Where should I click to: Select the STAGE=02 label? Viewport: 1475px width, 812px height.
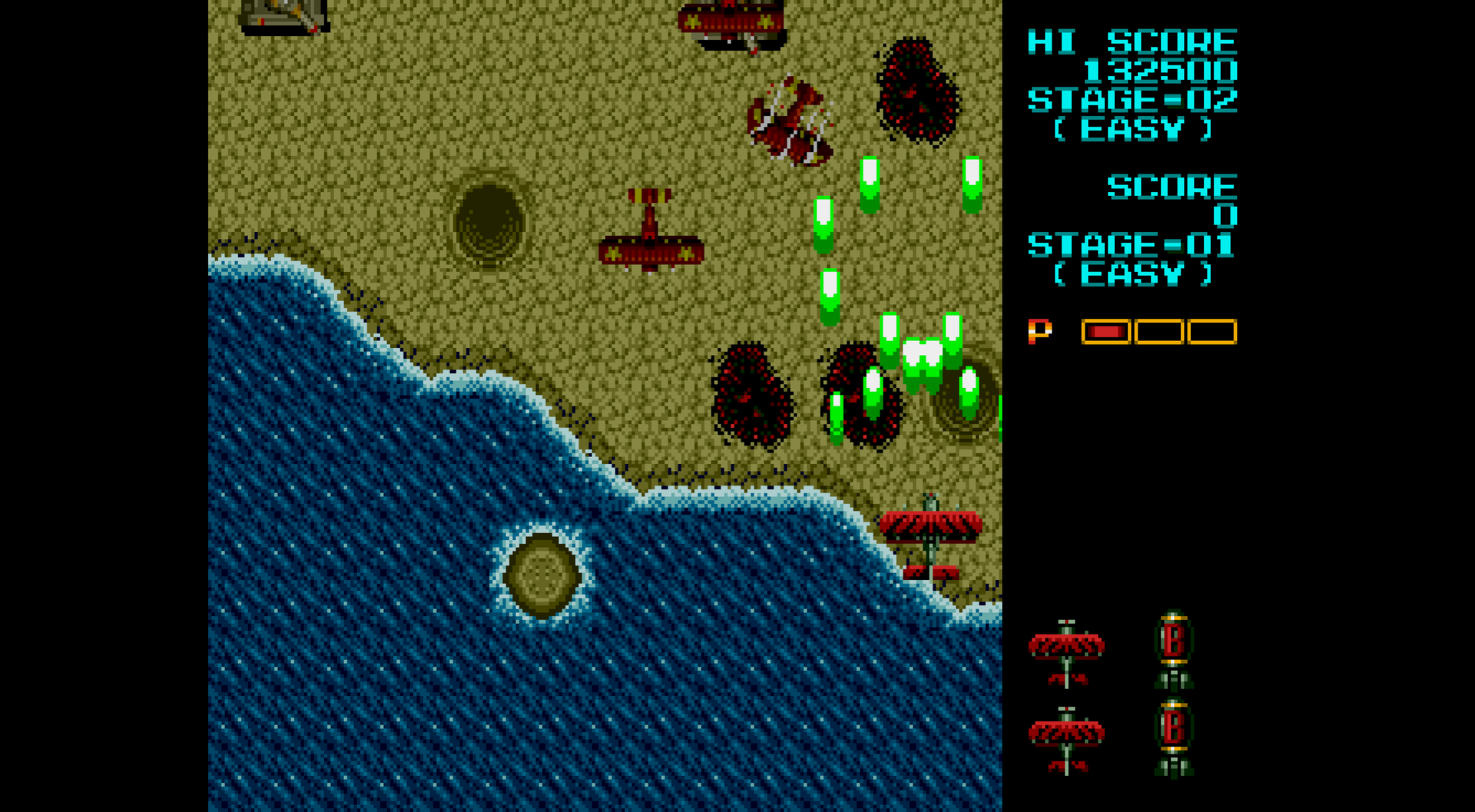(1132, 98)
